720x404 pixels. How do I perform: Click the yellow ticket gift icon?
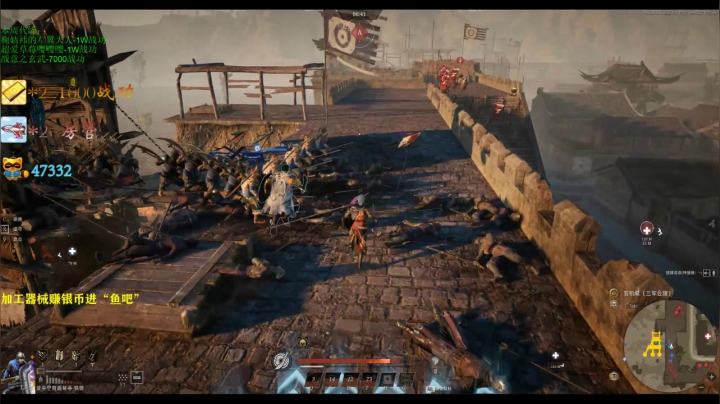14,93
